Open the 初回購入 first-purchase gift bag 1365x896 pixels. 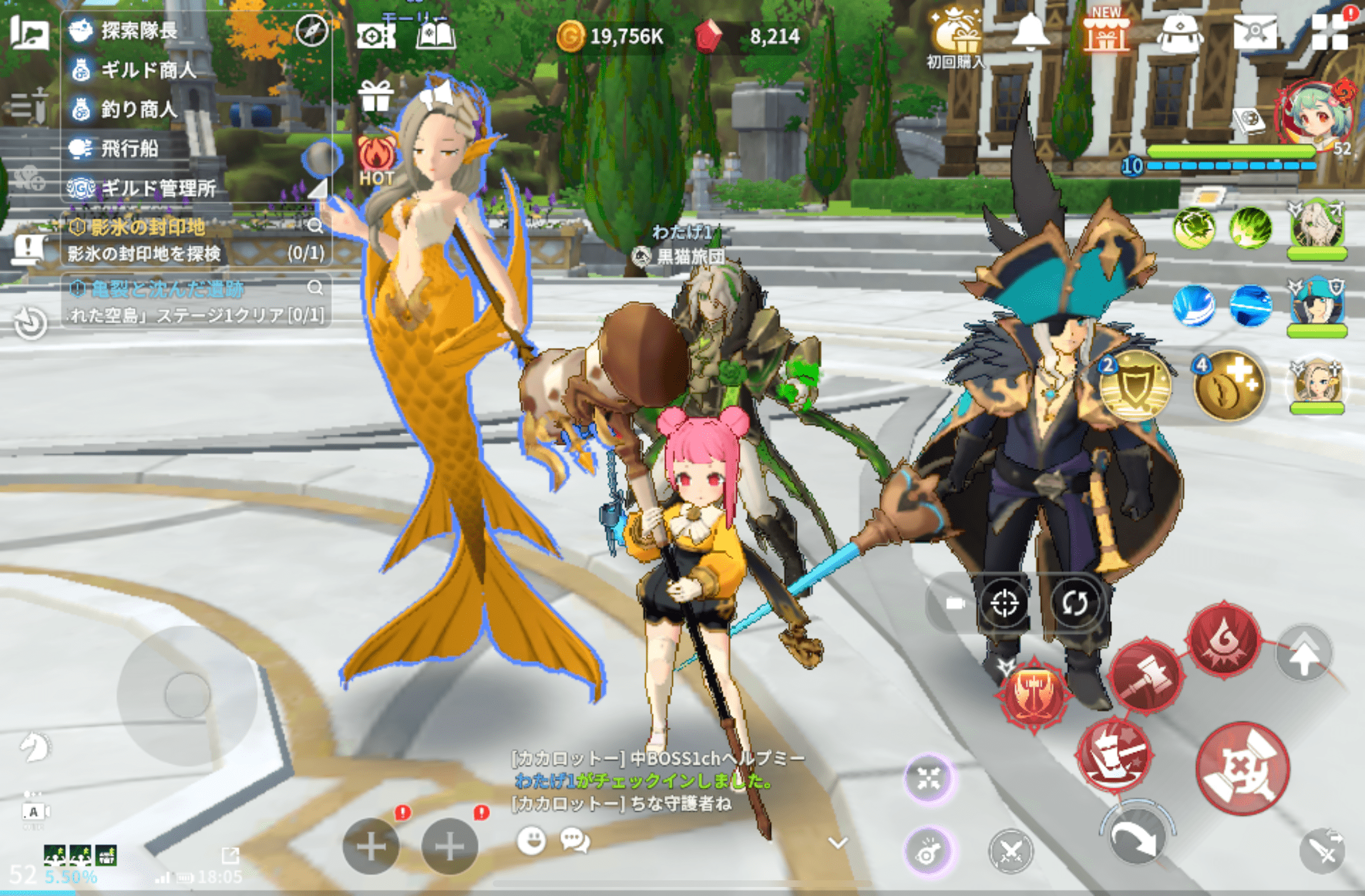click(955, 37)
